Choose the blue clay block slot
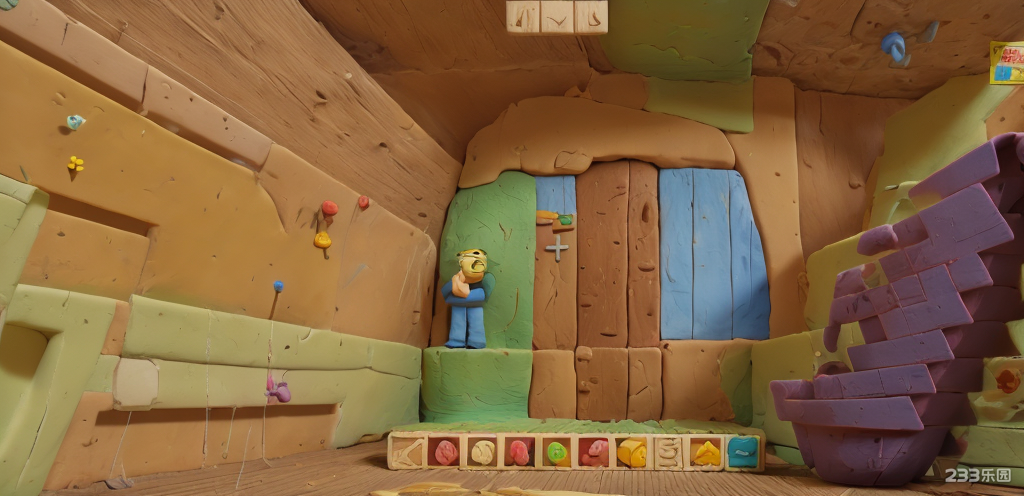 coord(741,453)
